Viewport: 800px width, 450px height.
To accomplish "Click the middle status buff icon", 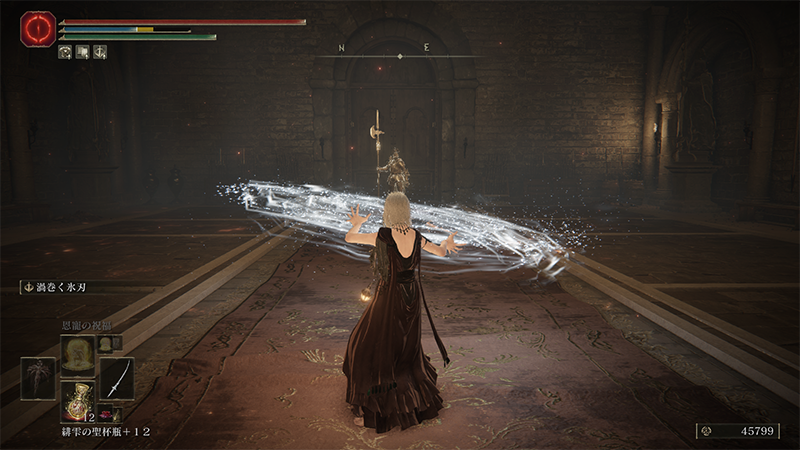I will [x=82, y=52].
